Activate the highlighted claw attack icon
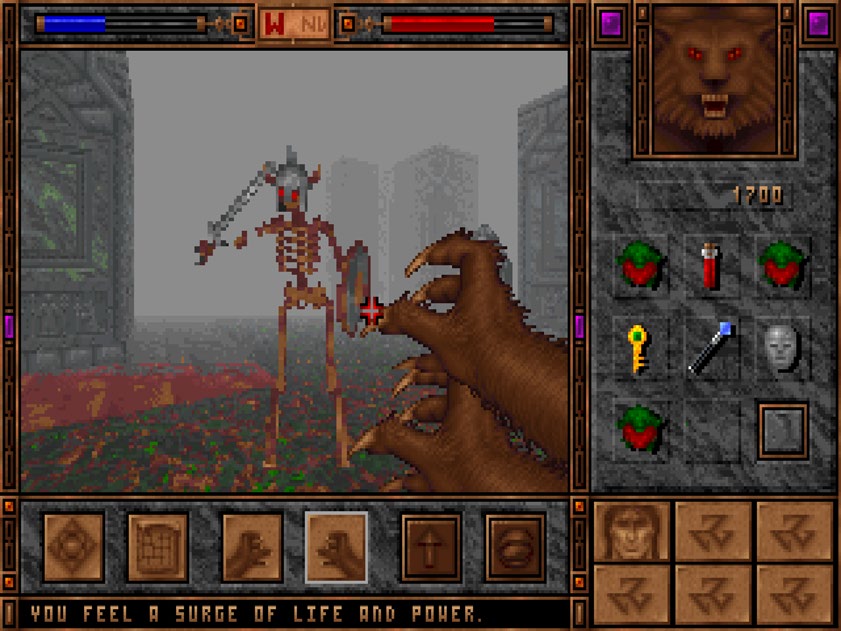 (x=336, y=547)
